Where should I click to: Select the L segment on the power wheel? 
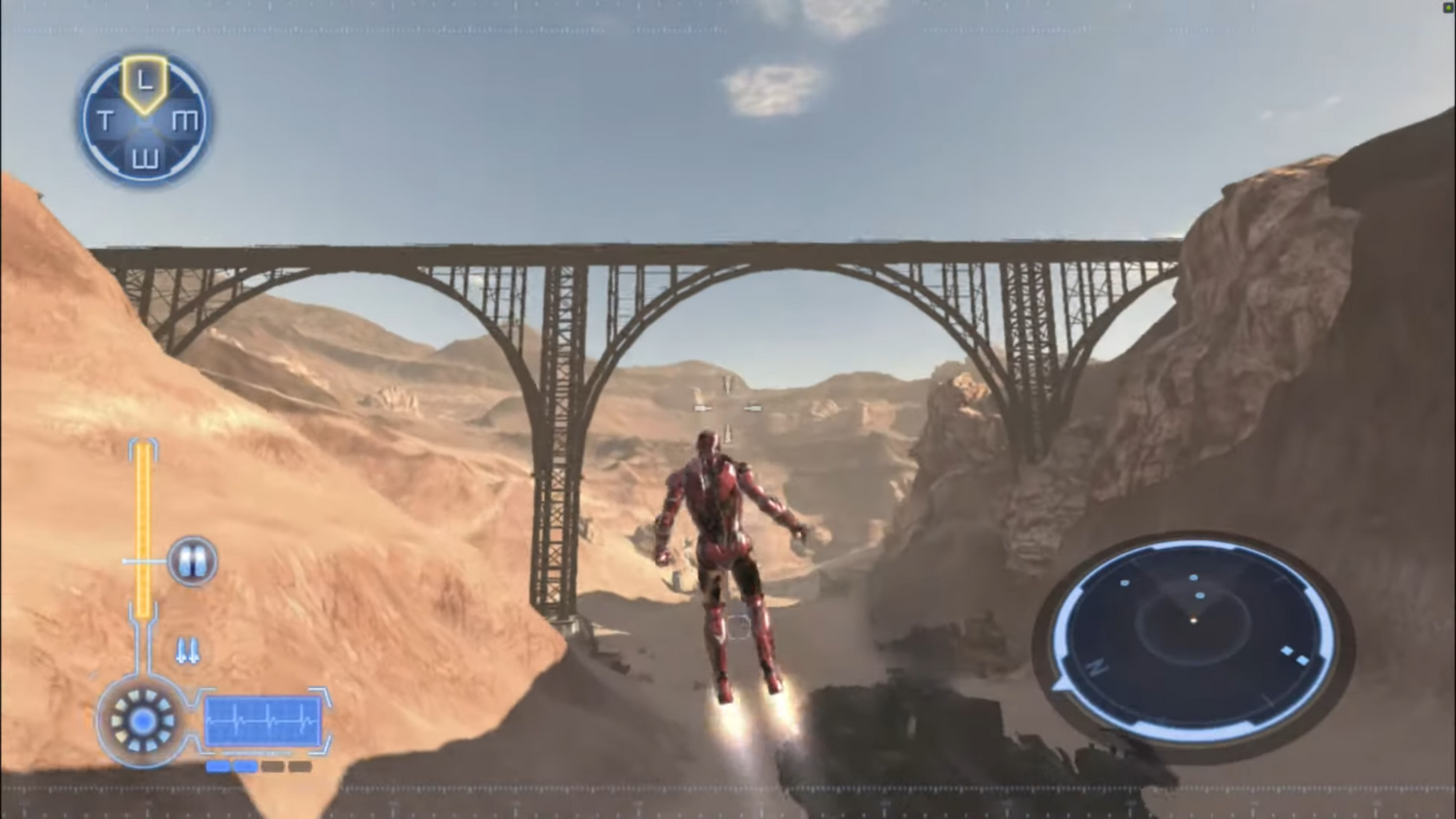[144, 82]
